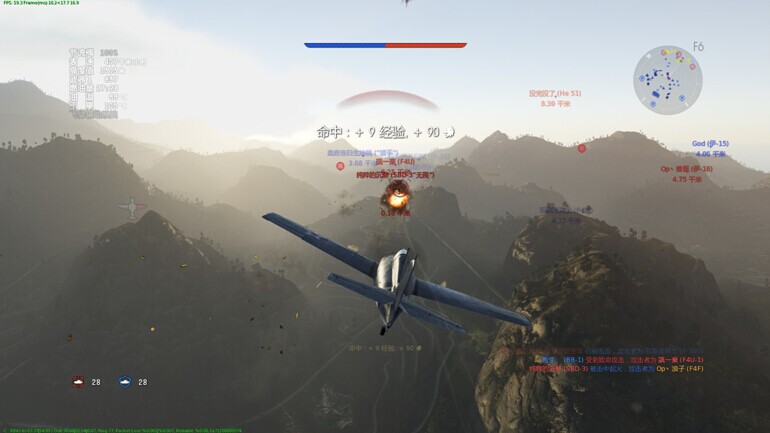This screenshot has width=770, height=433.
Task: Select the red team tank icon
Action: (x=79, y=381)
